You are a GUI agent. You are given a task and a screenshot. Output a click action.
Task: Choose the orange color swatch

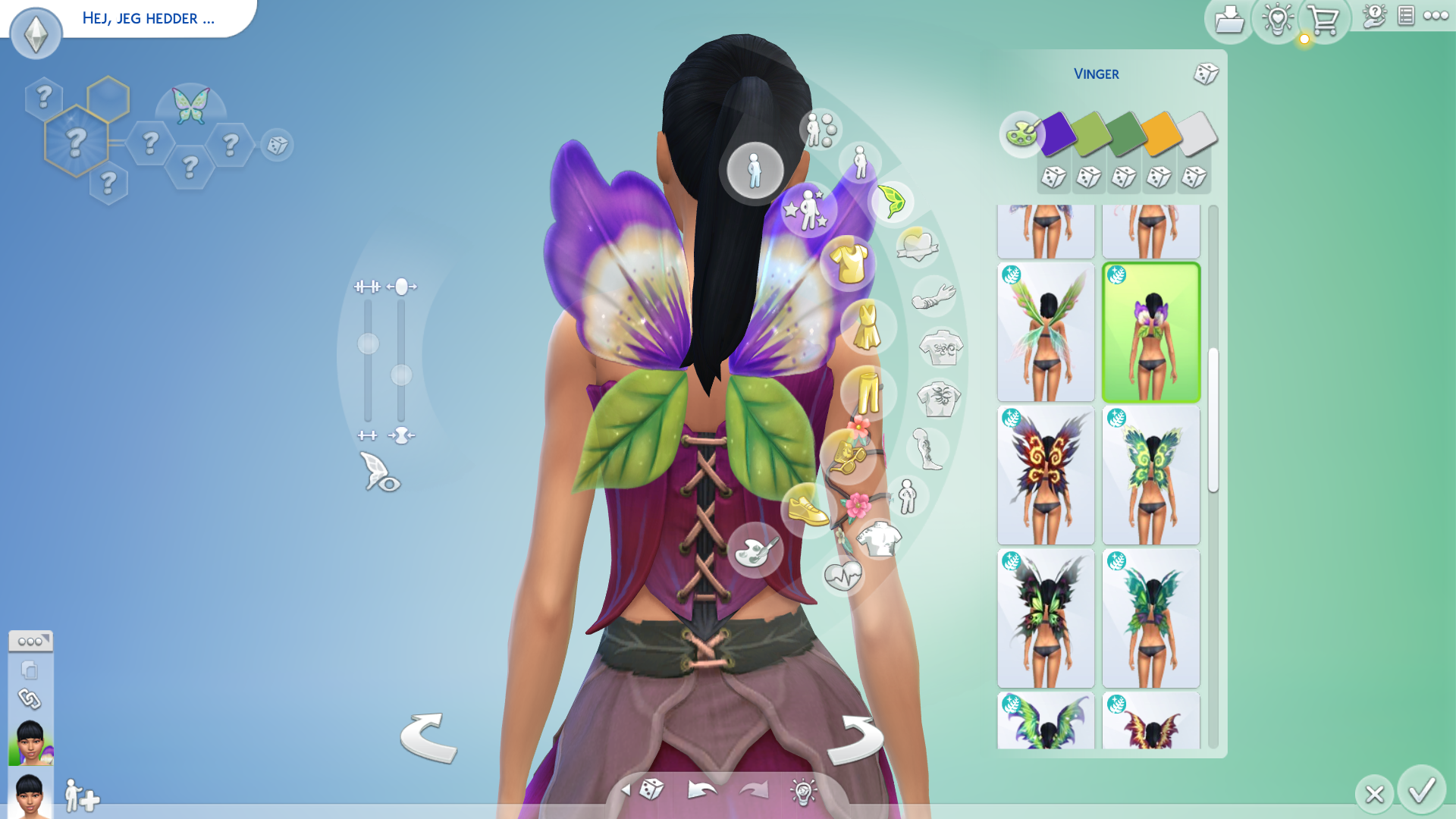click(x=1160, y=133)
